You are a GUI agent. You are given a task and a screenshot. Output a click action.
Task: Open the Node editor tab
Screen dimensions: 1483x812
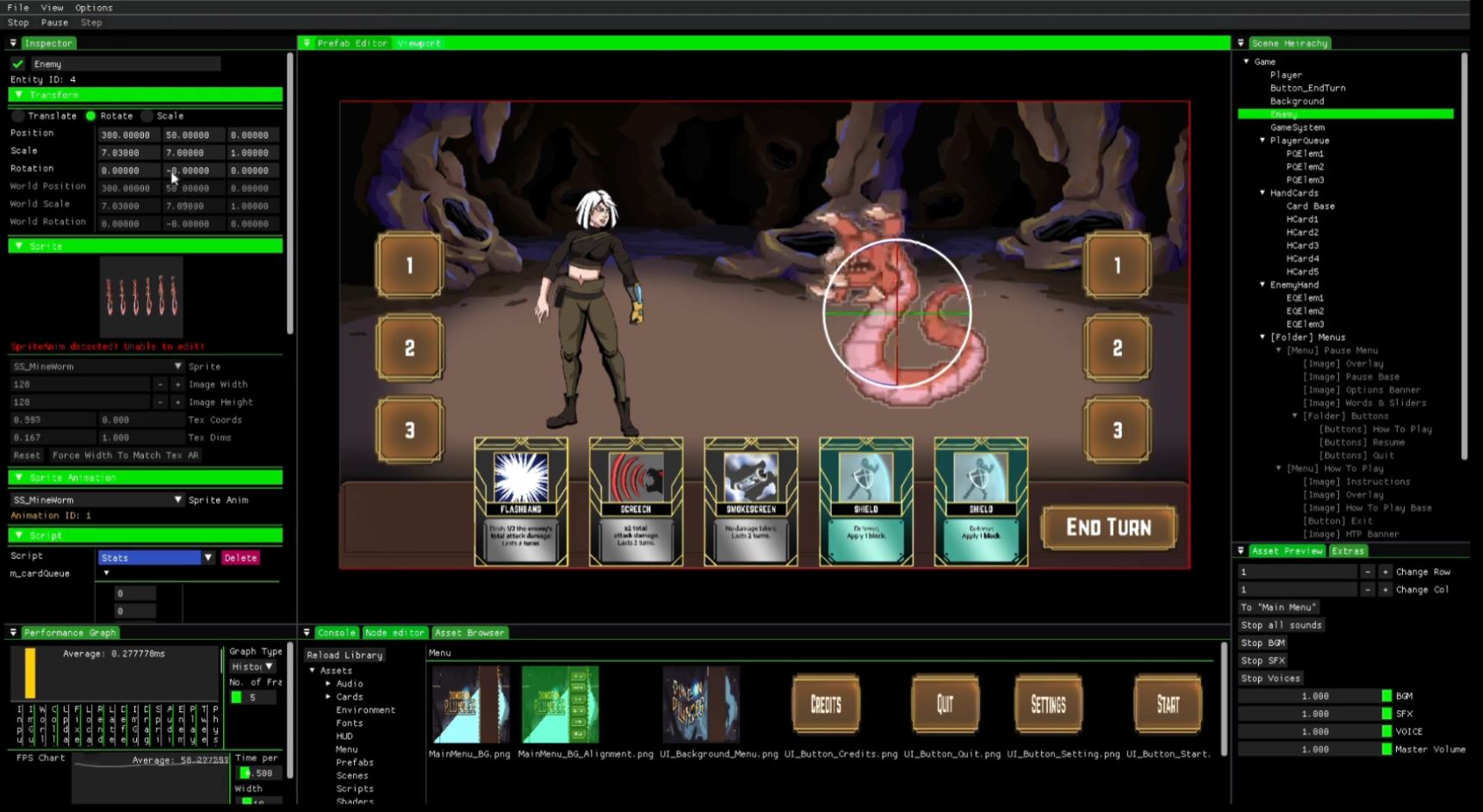point(394,633)
